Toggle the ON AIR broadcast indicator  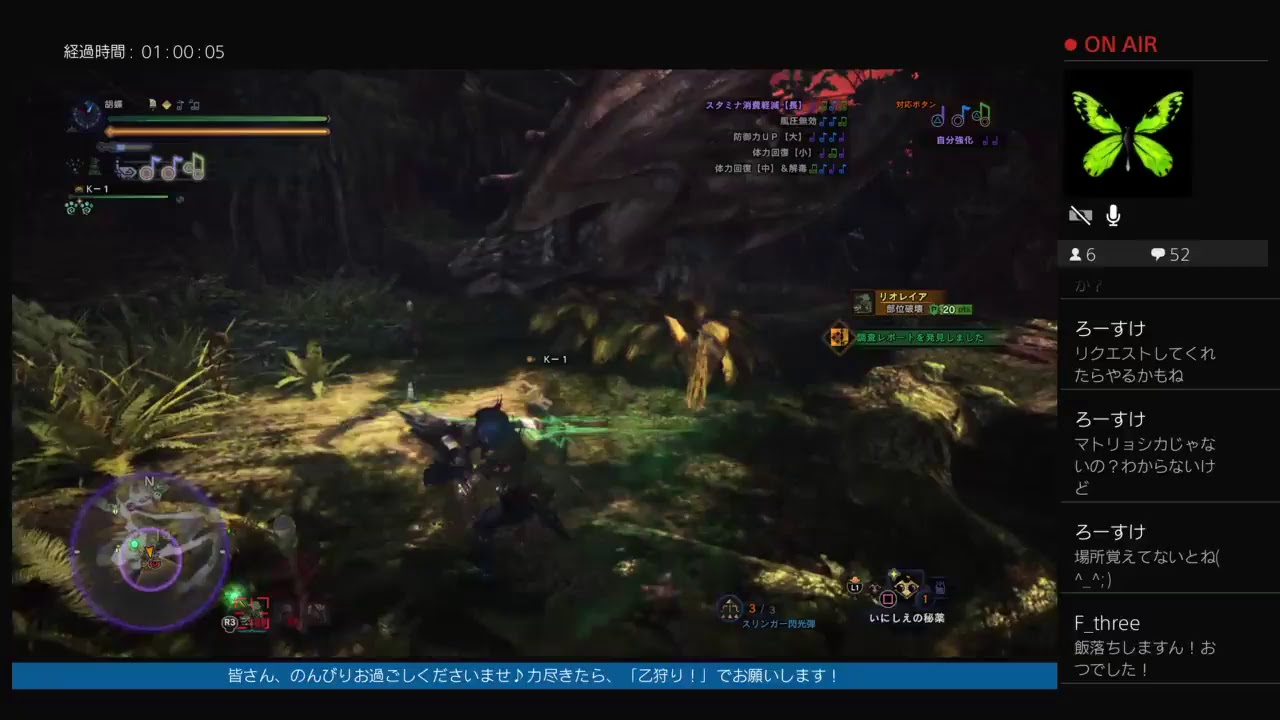coord(1110,44)
